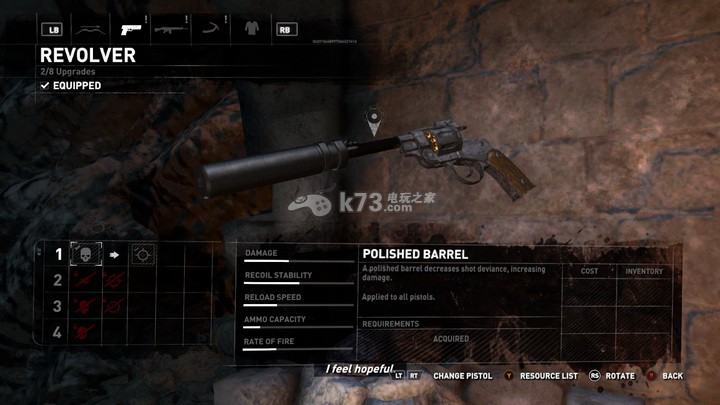Select the Polished Barrel skull upgrade

tap(87, 255)
